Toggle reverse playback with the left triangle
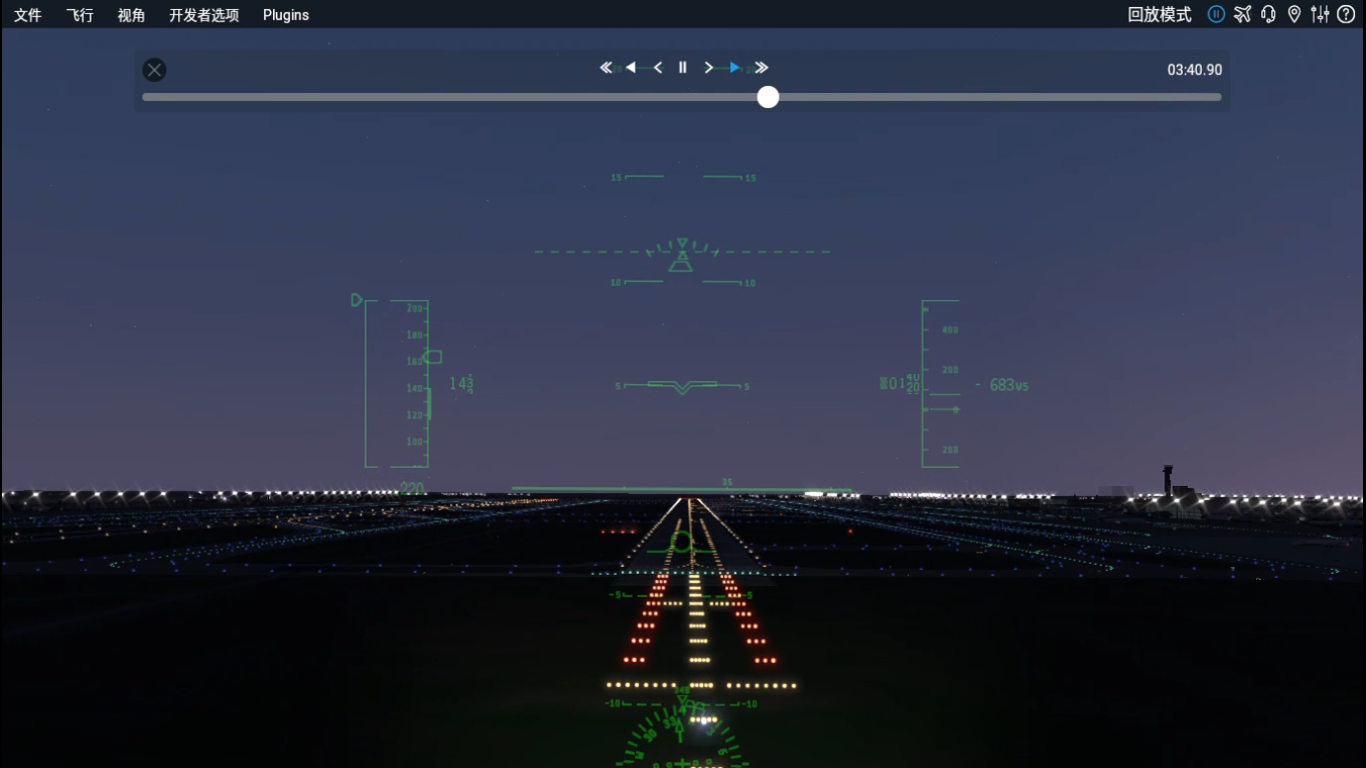Viewport: 1366px width, 768px height. [632, 67]
